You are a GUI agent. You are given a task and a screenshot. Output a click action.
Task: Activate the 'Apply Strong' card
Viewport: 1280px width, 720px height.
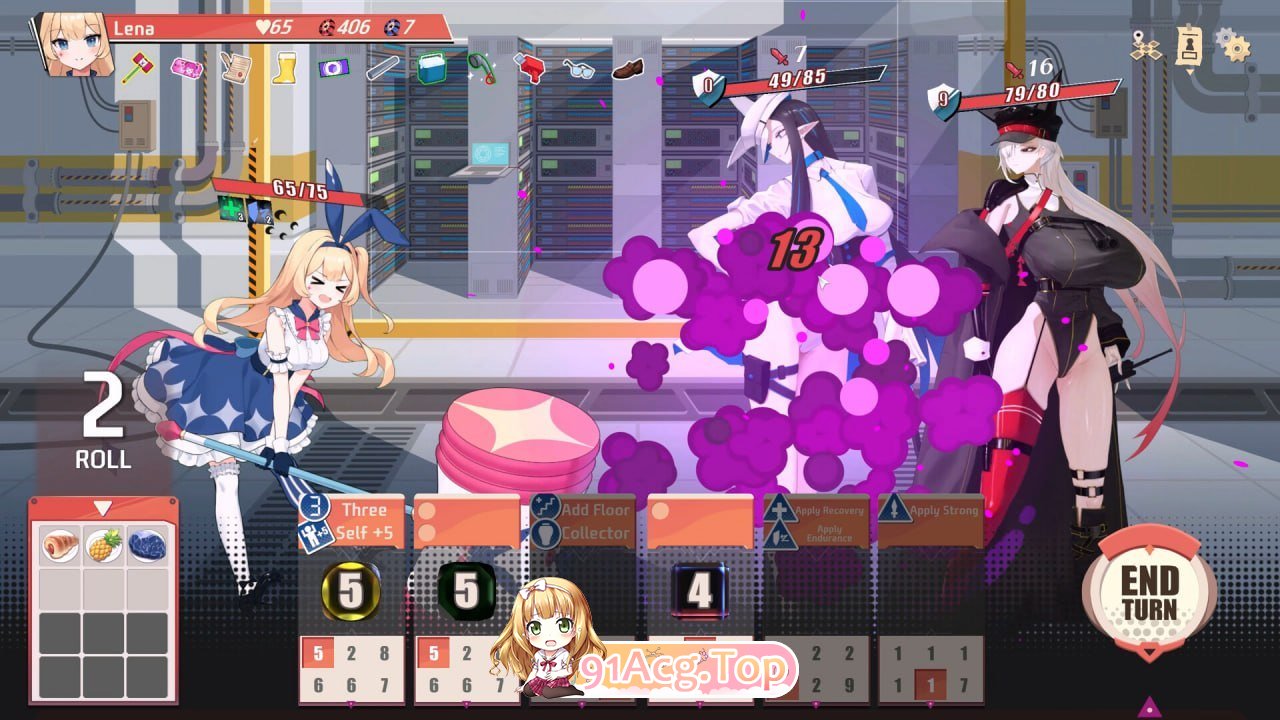930,518
